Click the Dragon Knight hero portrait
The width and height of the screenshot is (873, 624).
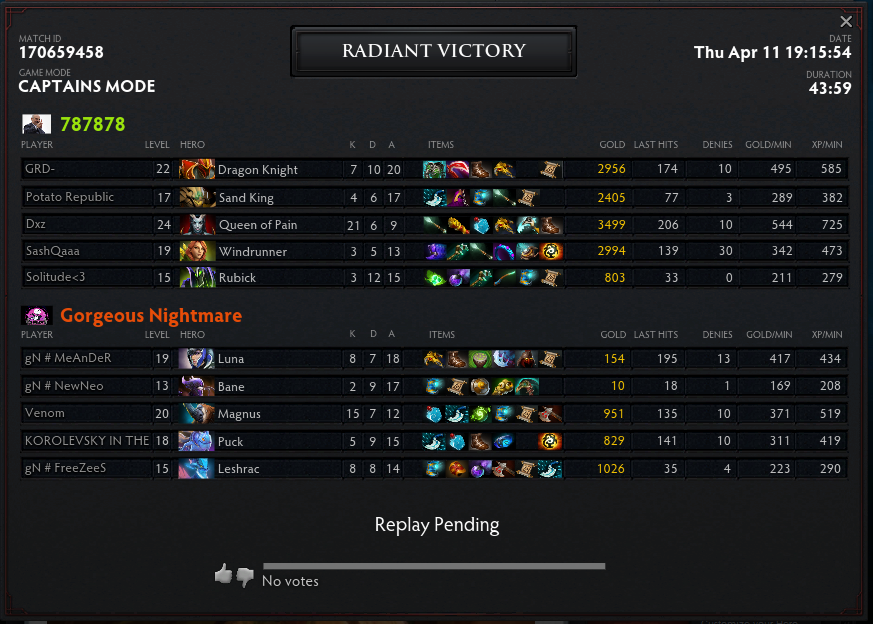(x=197, y=170)
